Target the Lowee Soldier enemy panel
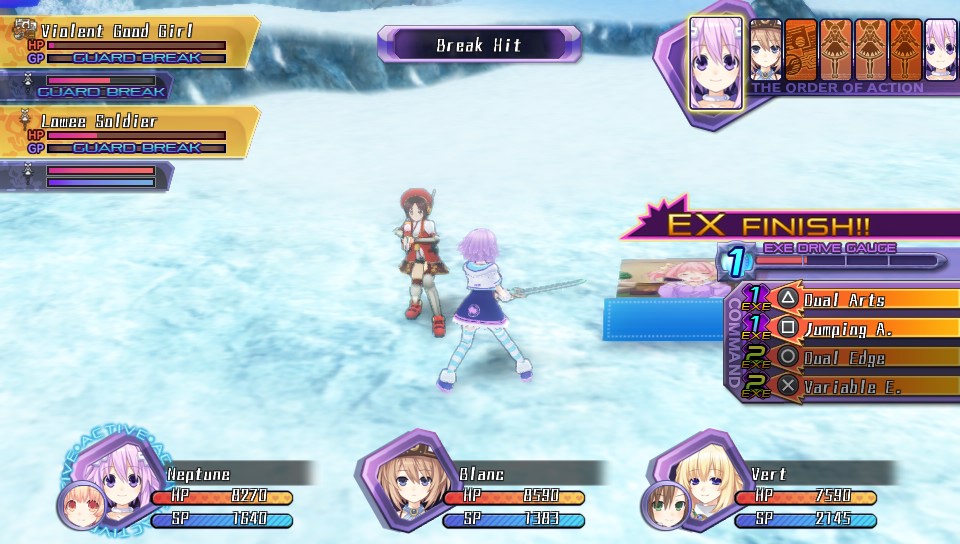Viewport: 960px width, 544px height. pyautogui.click(x=130, y=132)
